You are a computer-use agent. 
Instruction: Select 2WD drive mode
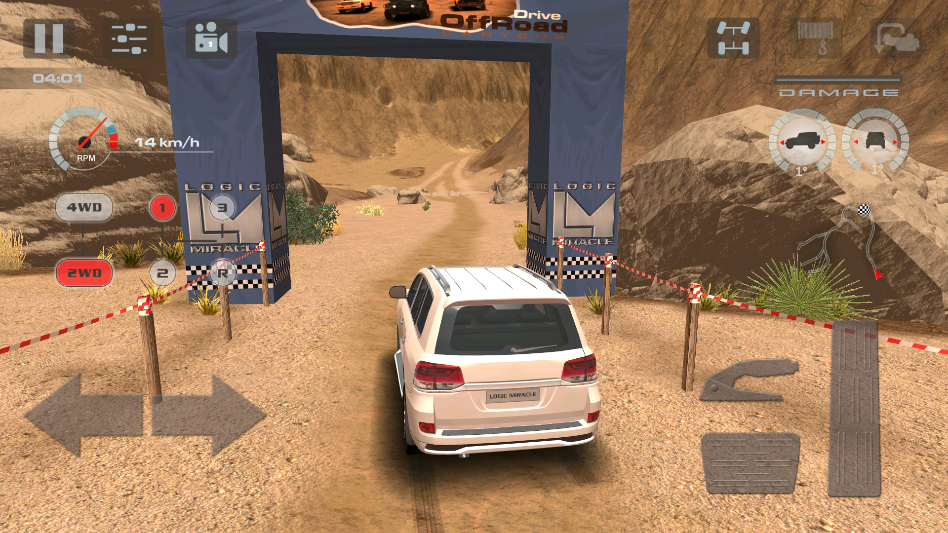[x=83, y=272]
